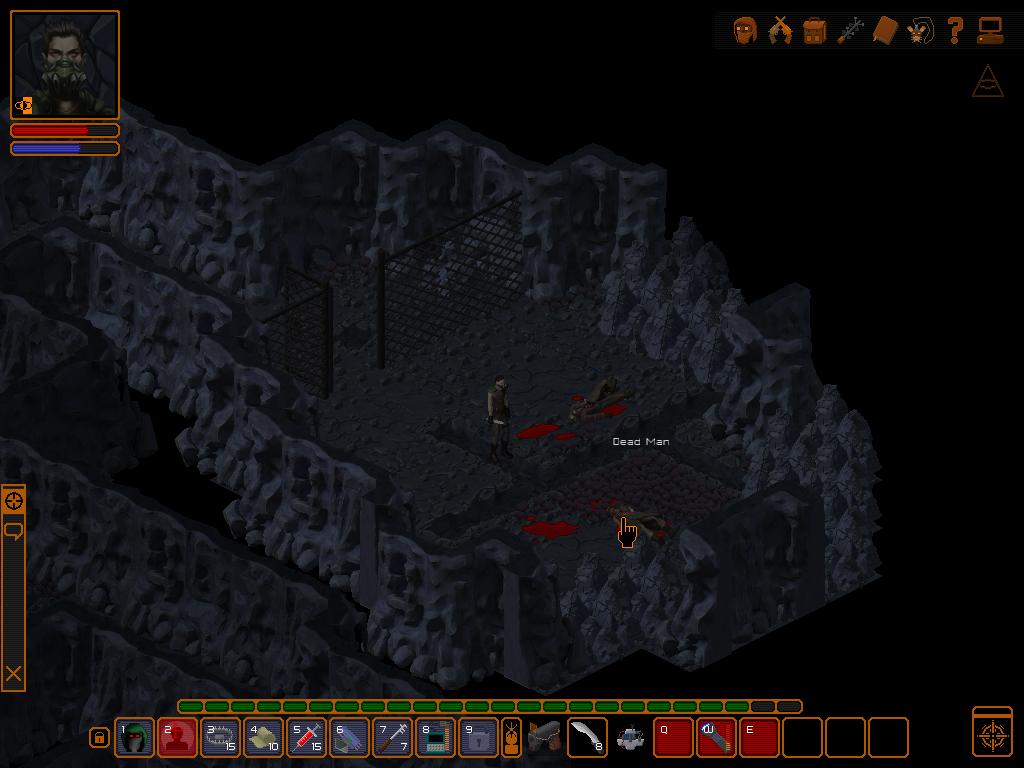Open the crossed pistols combat stats icon
1024x768 pixels.
click(x=779, y=30)
